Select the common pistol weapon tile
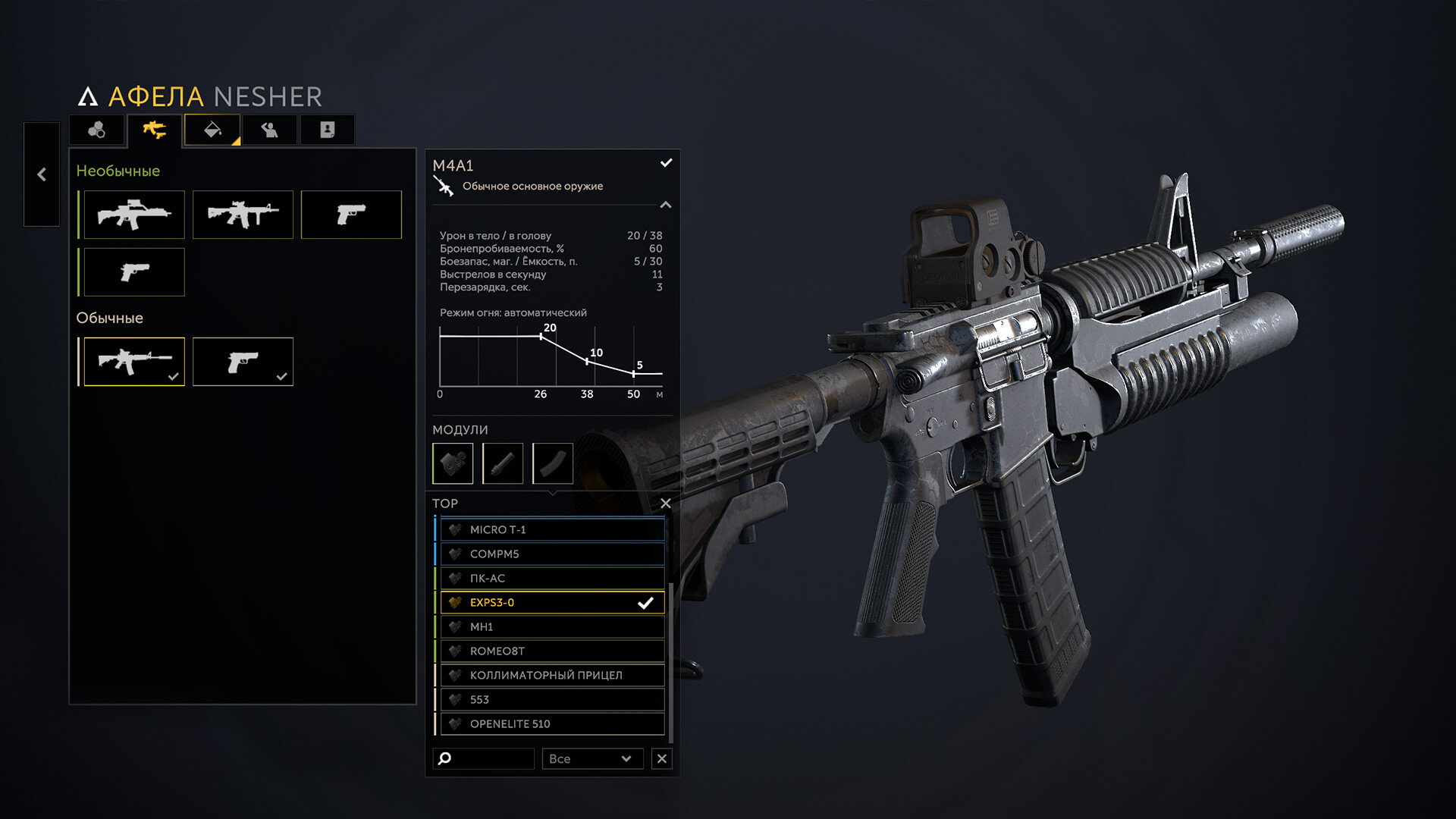1456x819 pixels. 243,362
